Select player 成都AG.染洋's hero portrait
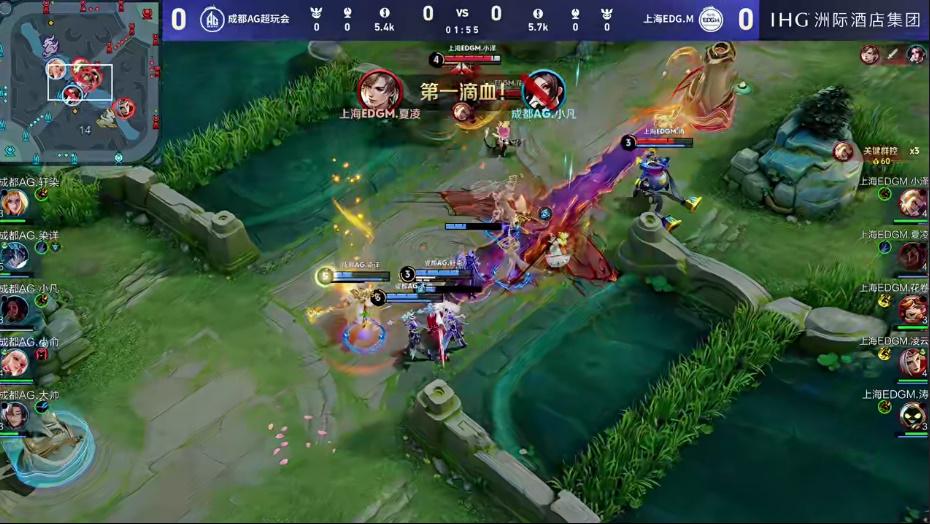Viewport: 930px width, 524px height. [x=14, y=256]
